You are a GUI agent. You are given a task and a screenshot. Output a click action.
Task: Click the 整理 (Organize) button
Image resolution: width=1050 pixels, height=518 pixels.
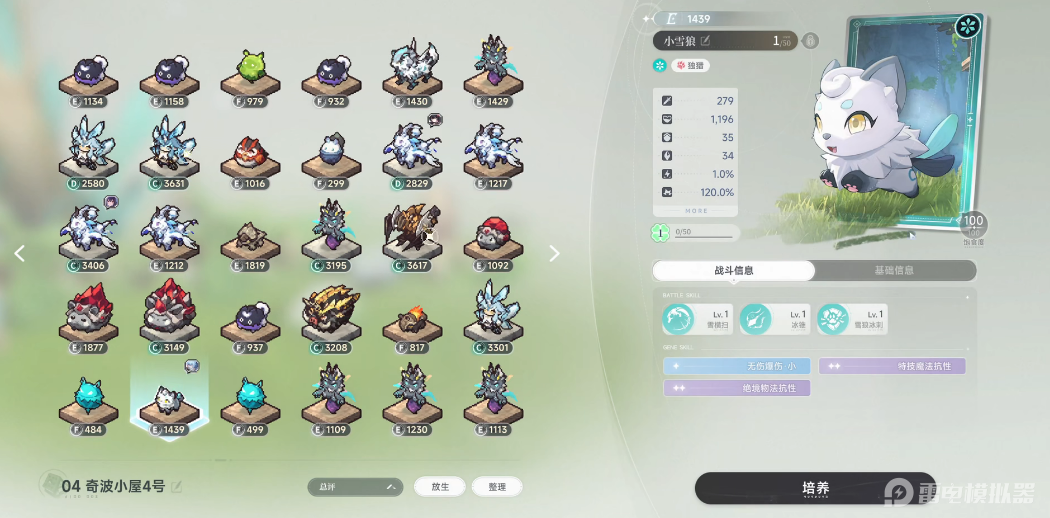(x=497, y=487)
